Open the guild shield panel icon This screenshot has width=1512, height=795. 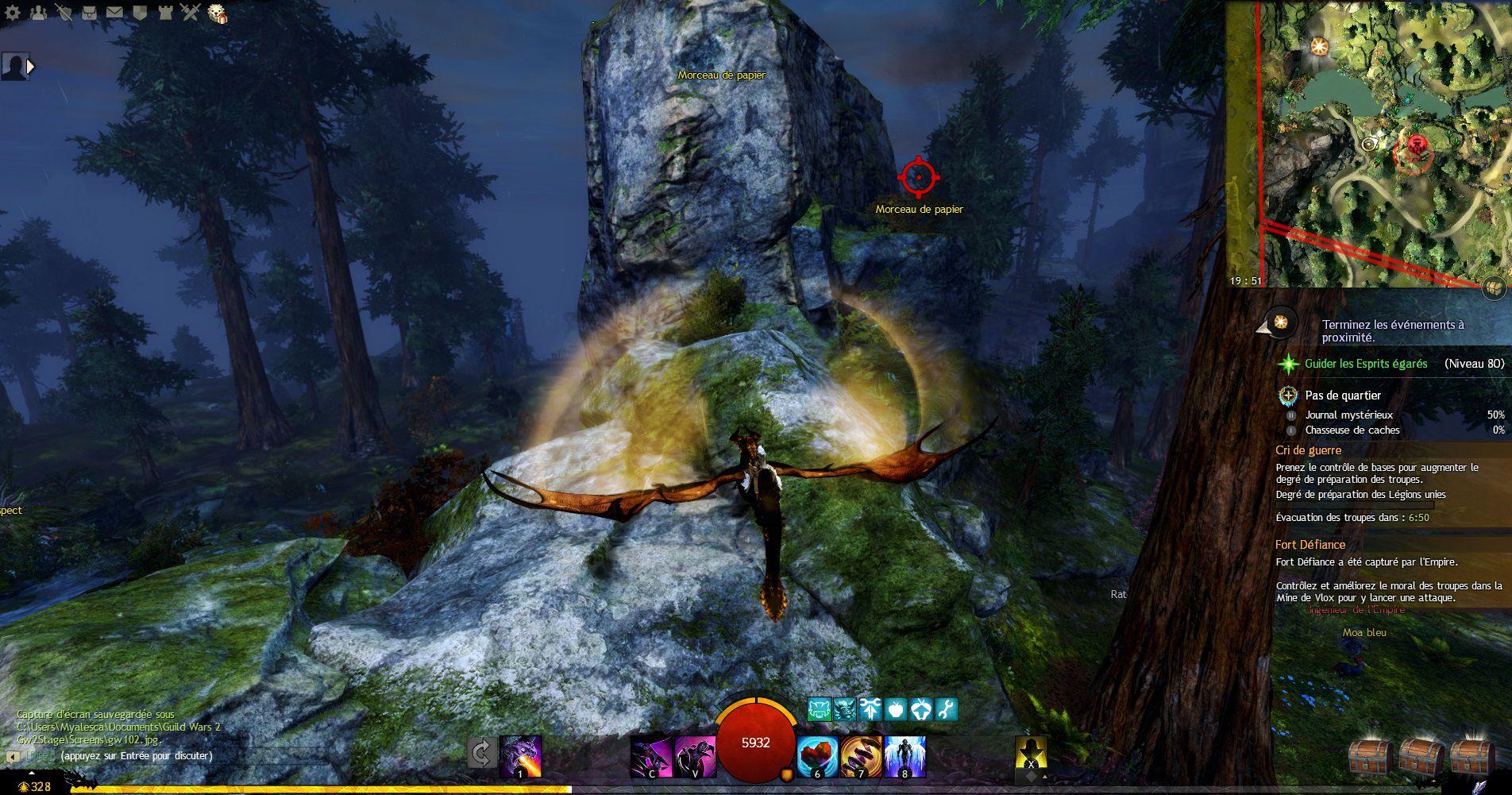click(x=139, y=11)
